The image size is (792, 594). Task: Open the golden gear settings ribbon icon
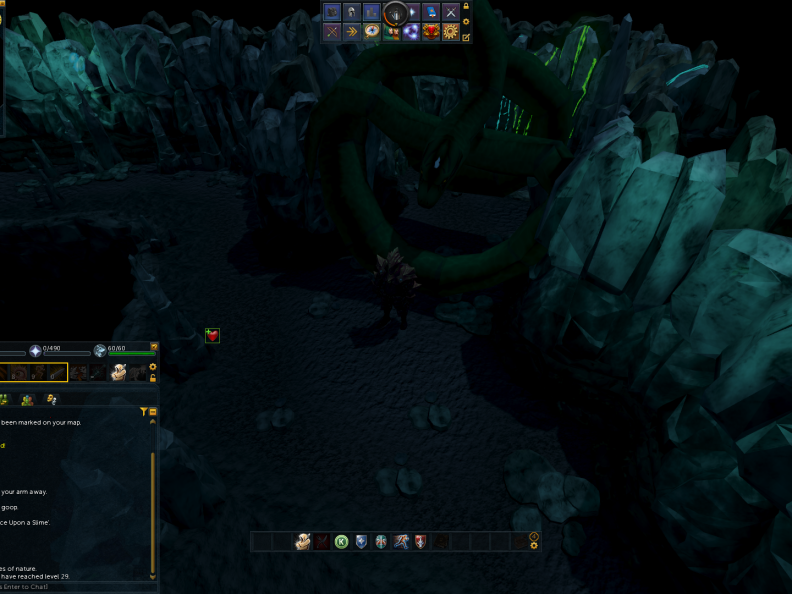[451, 32]
